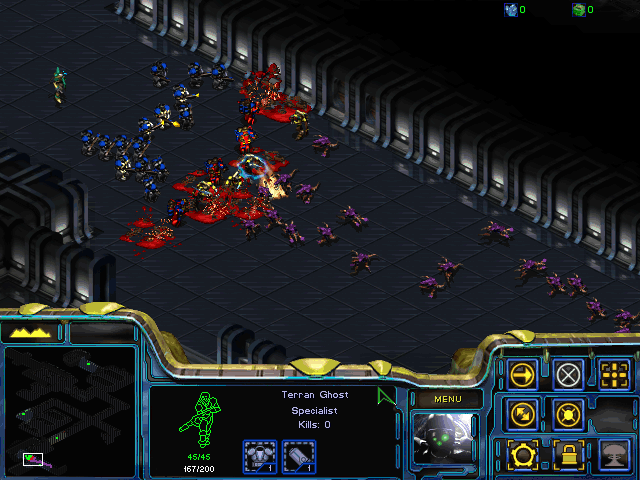Select the infantry armor upgrade icon
Viewport: 640px width, 480px height.
point(260,455)
